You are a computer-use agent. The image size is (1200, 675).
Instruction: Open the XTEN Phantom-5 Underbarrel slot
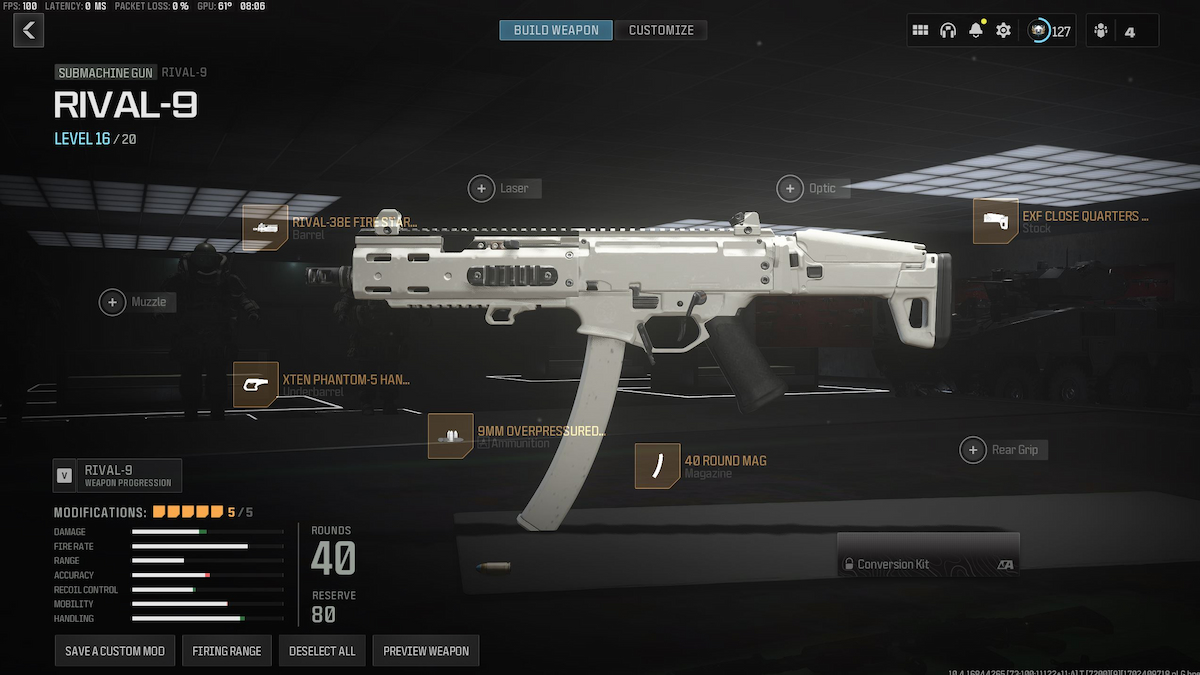click(x=256, y=385)
